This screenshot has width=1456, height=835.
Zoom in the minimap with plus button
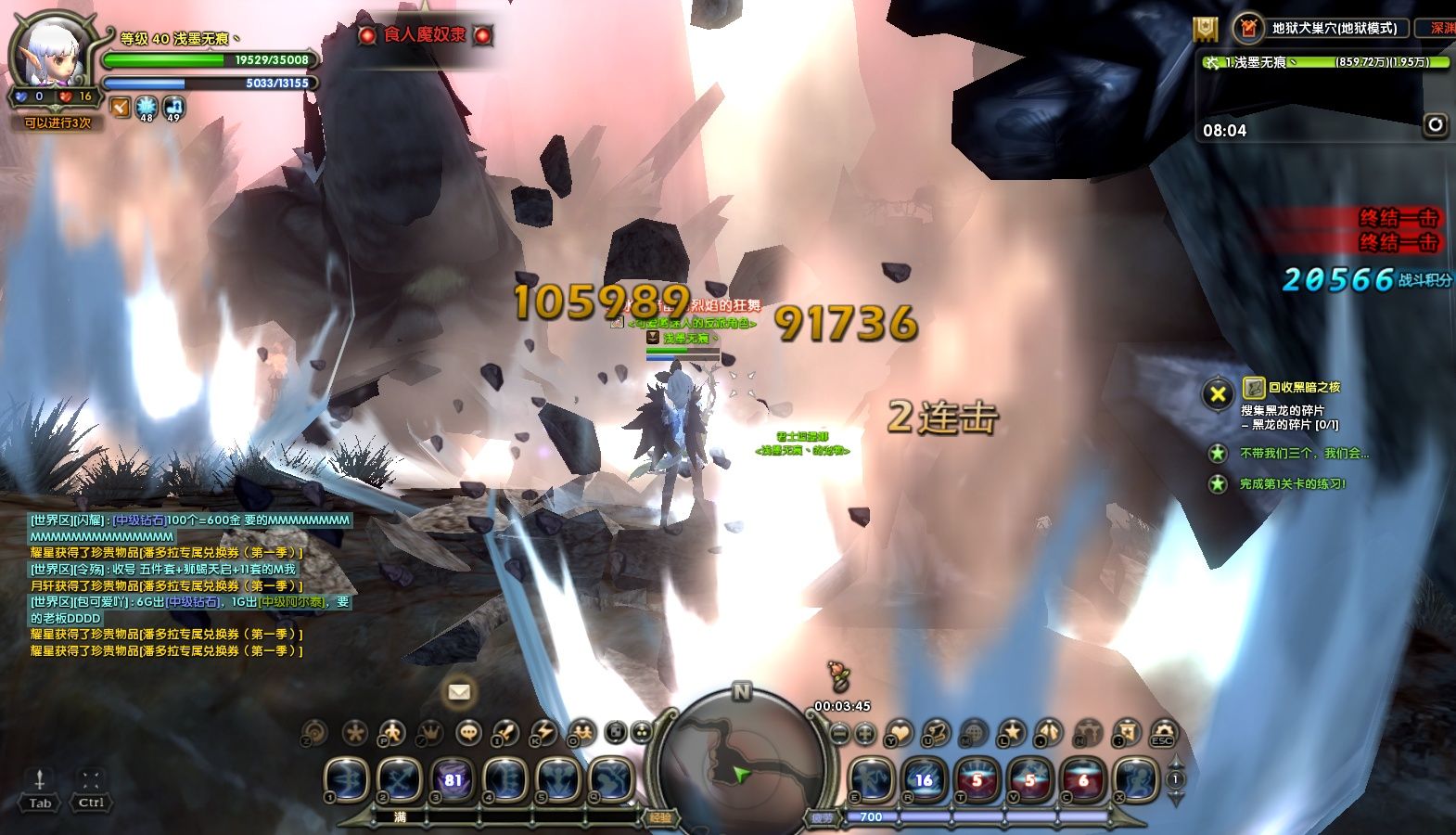pyautogui.click(x=864, y=733)
